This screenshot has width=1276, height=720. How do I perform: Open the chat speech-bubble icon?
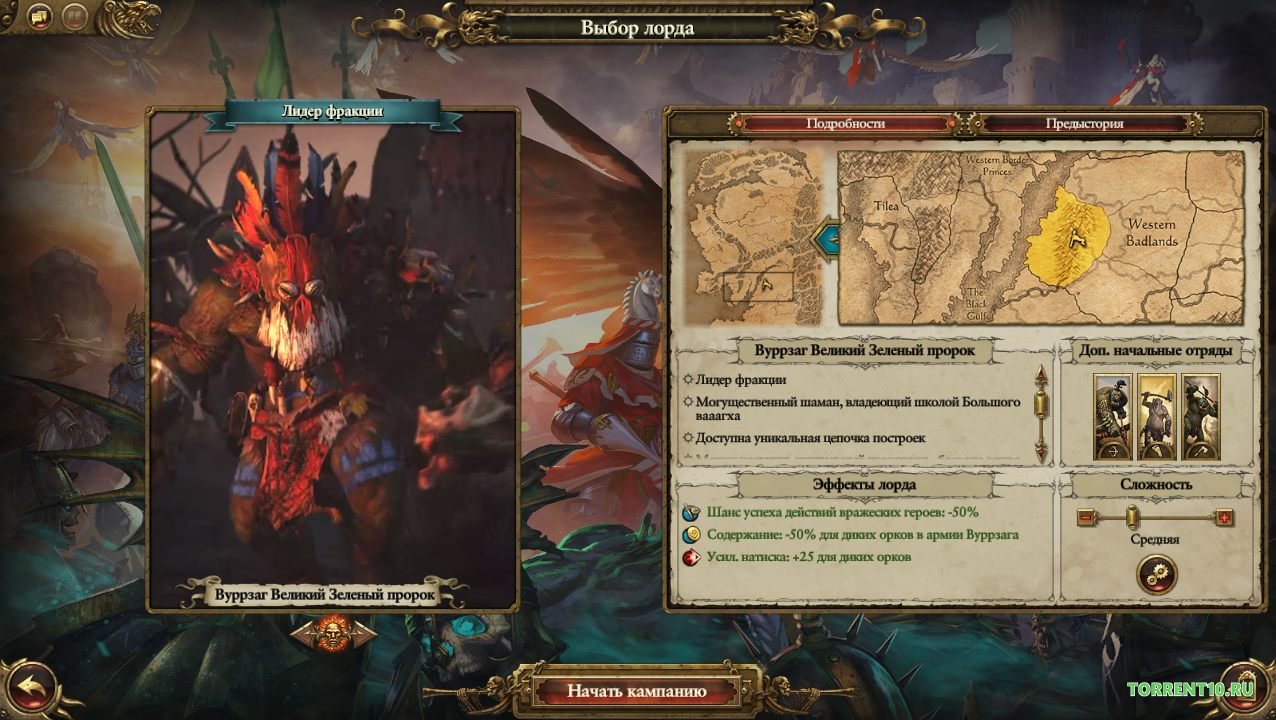click(x=40, y=17)
